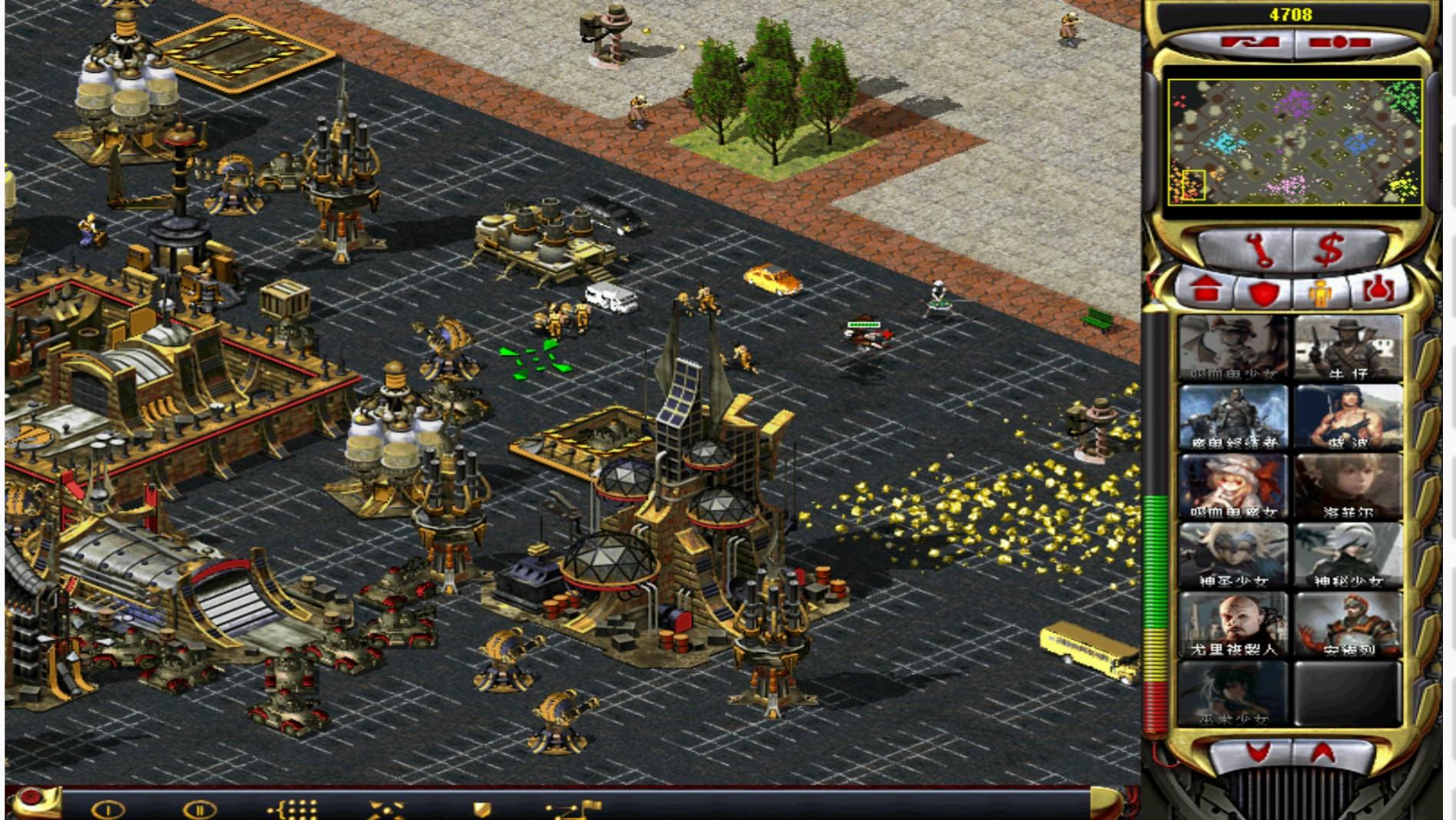The width and height of the screenshot is (1456, 820).
Task: Activate the wrench repair button
Action: tap(1256, 251)
